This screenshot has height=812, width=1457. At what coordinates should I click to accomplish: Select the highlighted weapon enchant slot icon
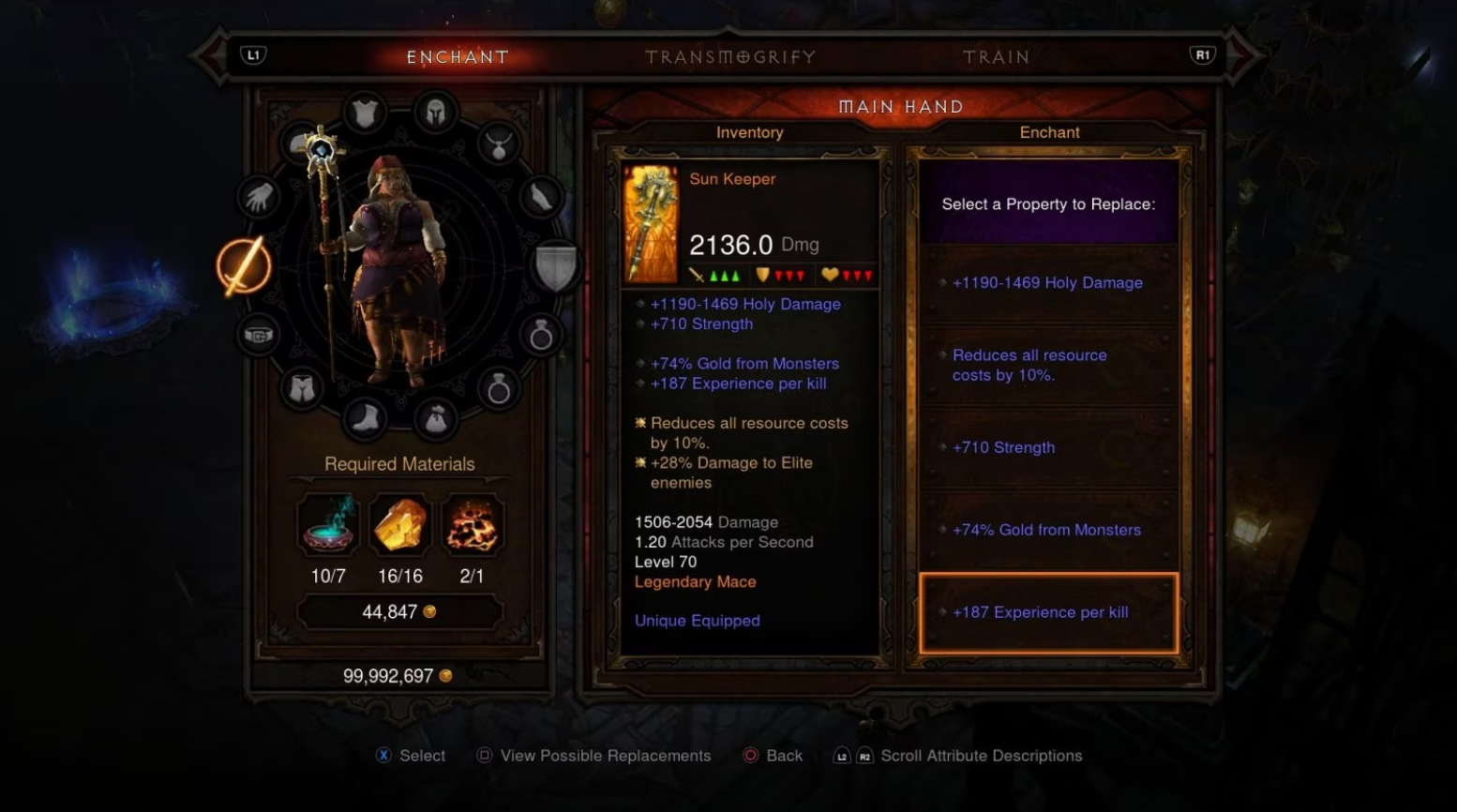coord(243,266)
